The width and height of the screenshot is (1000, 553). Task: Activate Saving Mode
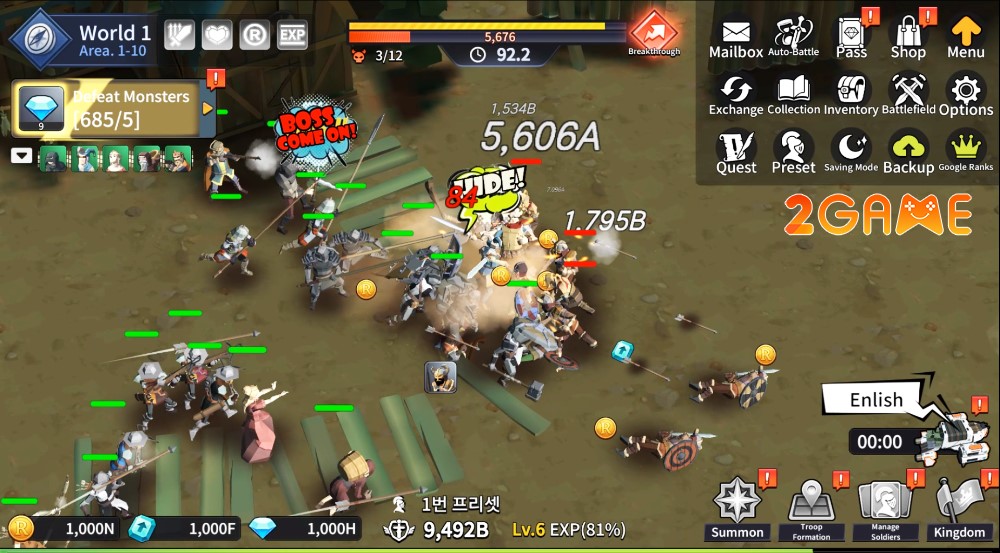(x=851, y=153)
